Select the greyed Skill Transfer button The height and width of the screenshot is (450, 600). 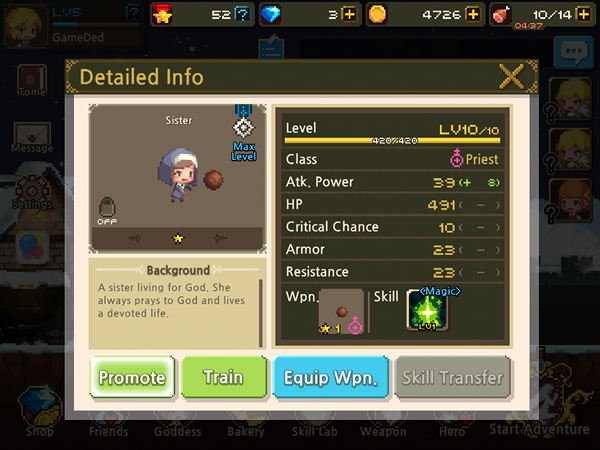pos(452,377)
